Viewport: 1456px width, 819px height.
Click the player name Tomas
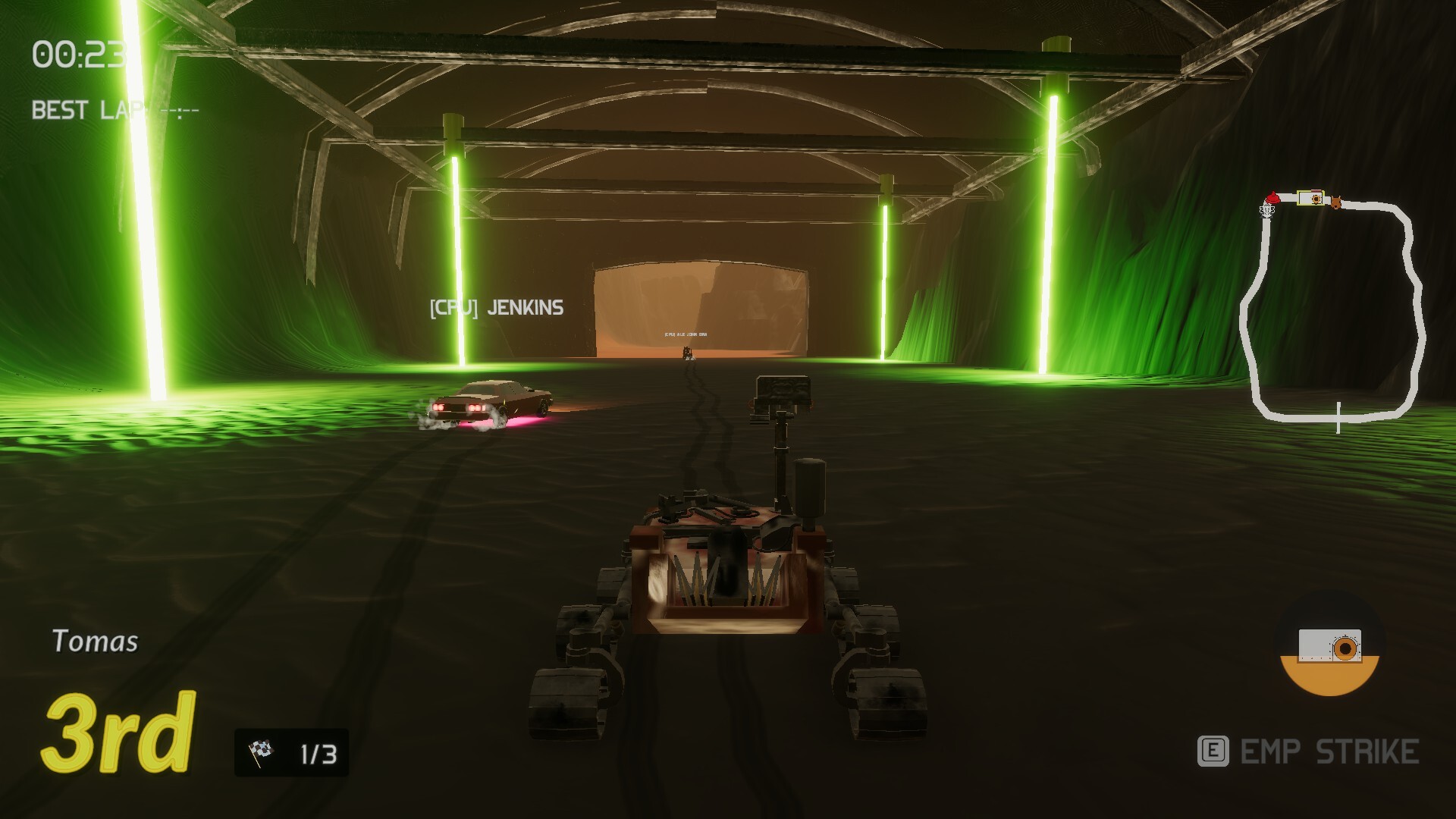click(x=96, y=642)
